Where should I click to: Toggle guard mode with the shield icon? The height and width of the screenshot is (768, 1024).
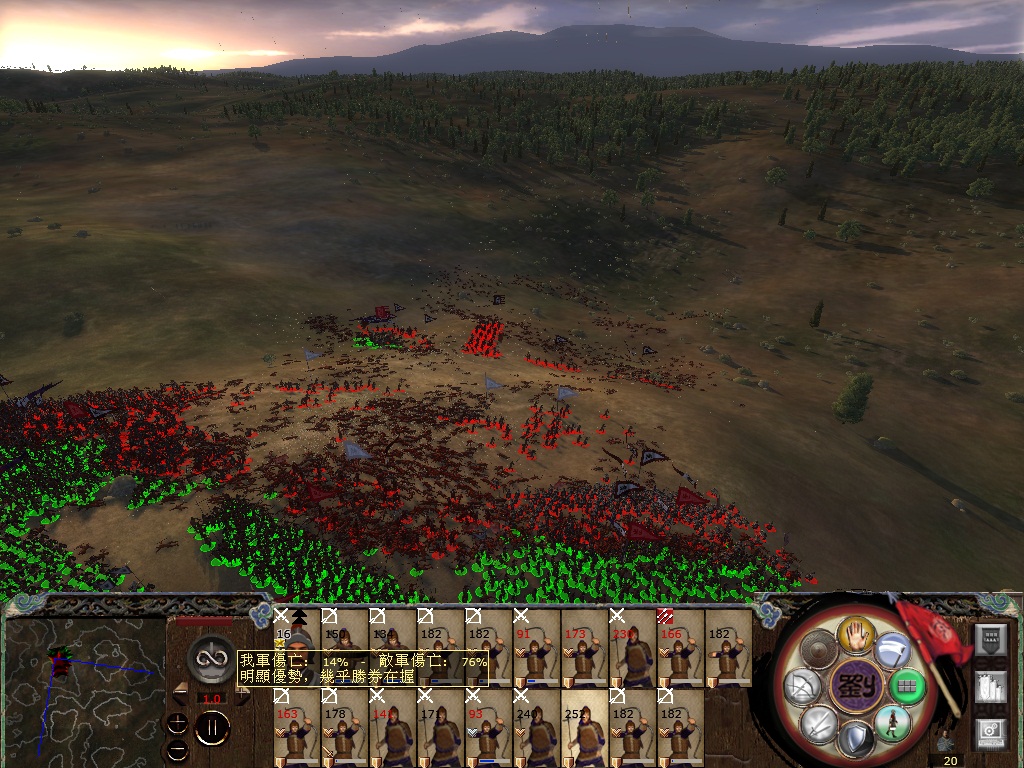[x=855, y=739]
